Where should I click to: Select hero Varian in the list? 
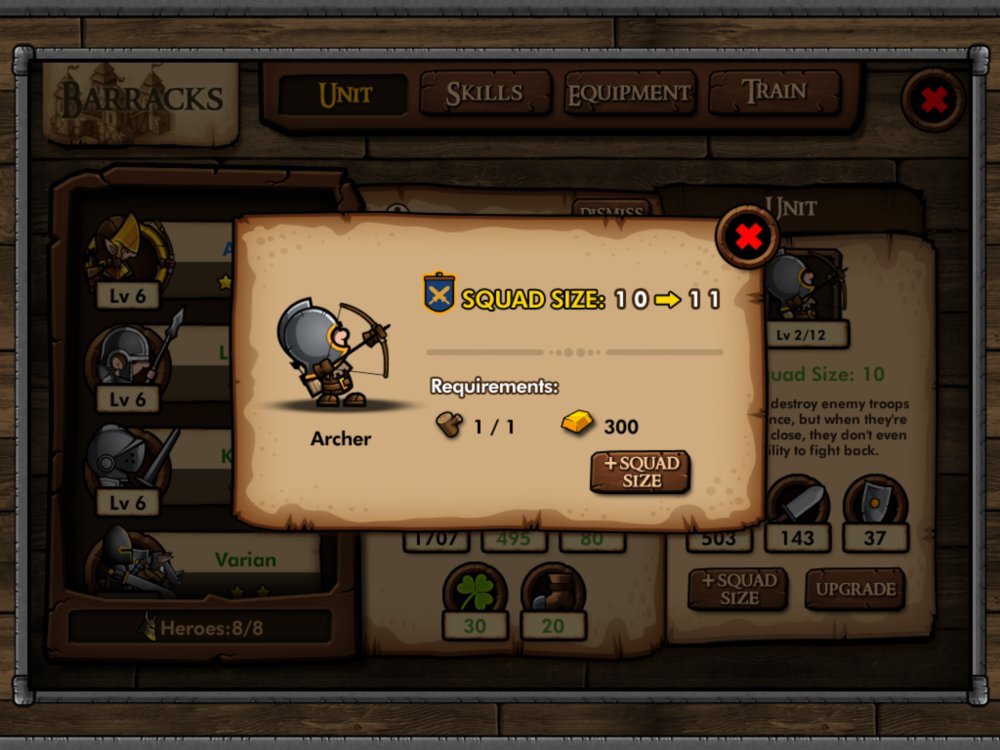click(245, 560)
